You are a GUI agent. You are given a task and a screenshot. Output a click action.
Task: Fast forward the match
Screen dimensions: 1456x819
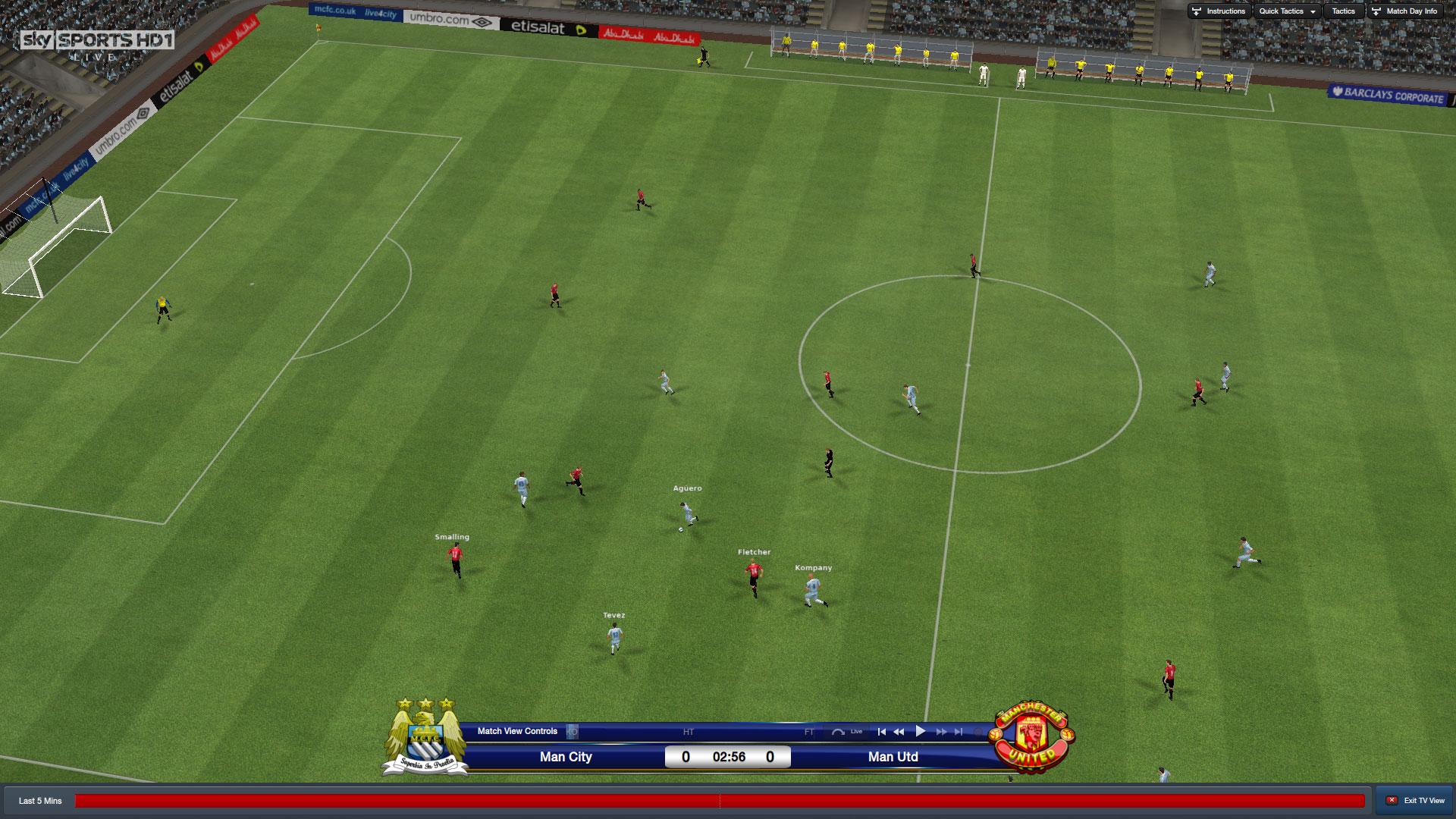(941, 732)
